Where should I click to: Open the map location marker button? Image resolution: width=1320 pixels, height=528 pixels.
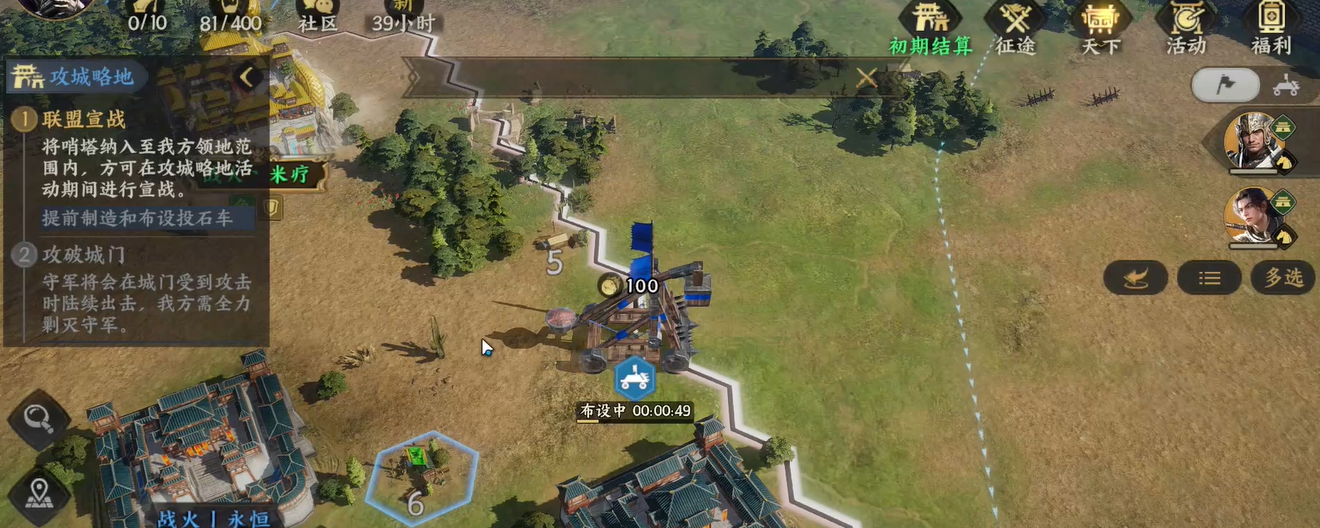[38, 492]
